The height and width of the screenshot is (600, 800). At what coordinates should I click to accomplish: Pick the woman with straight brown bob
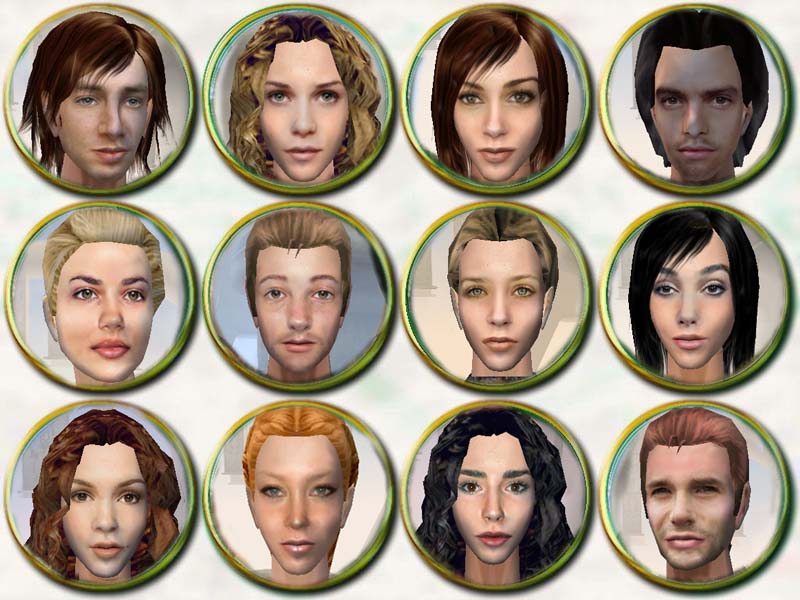[x=496, y=98]
